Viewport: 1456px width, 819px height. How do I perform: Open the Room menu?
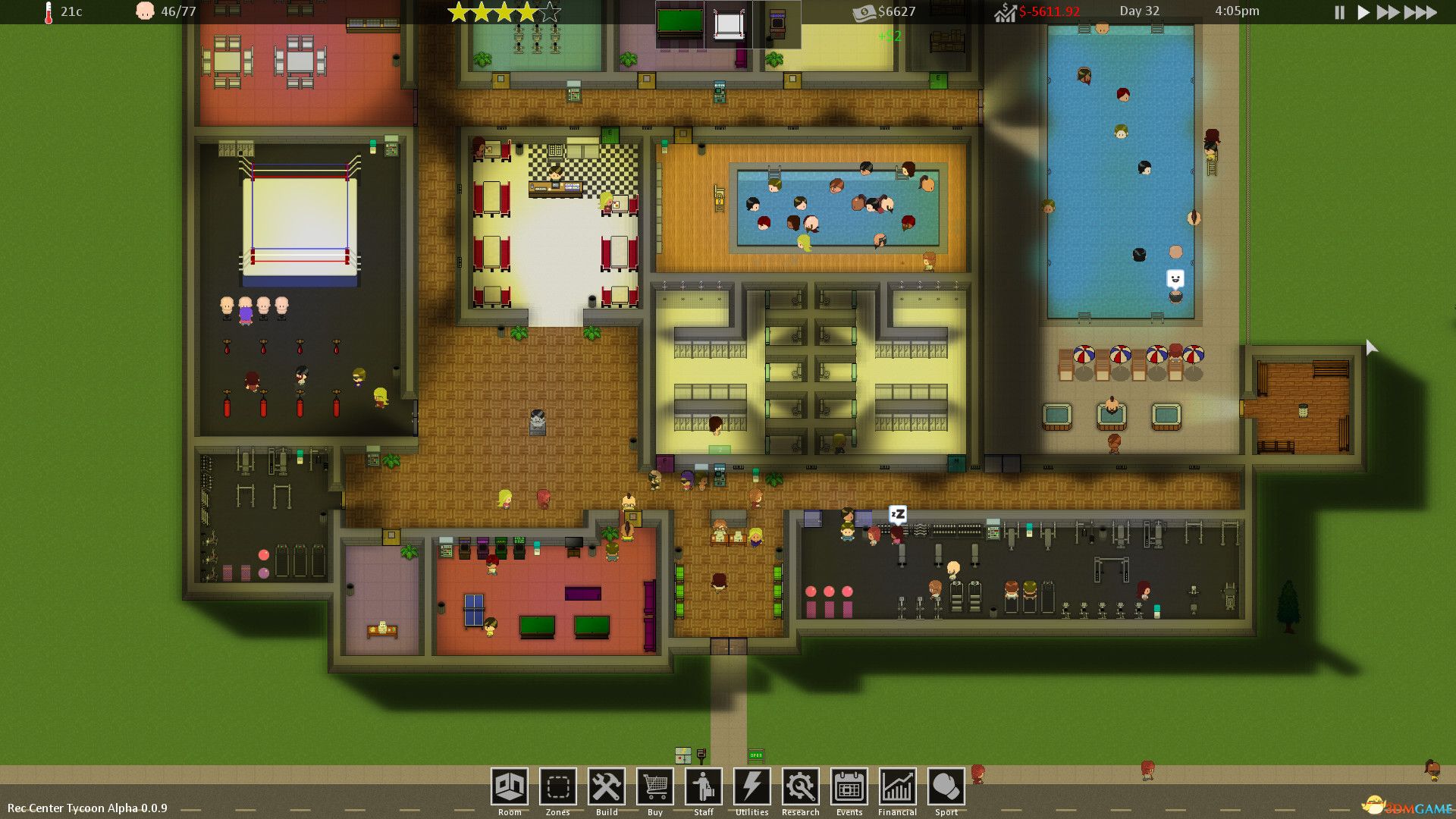tap(509, 787)
